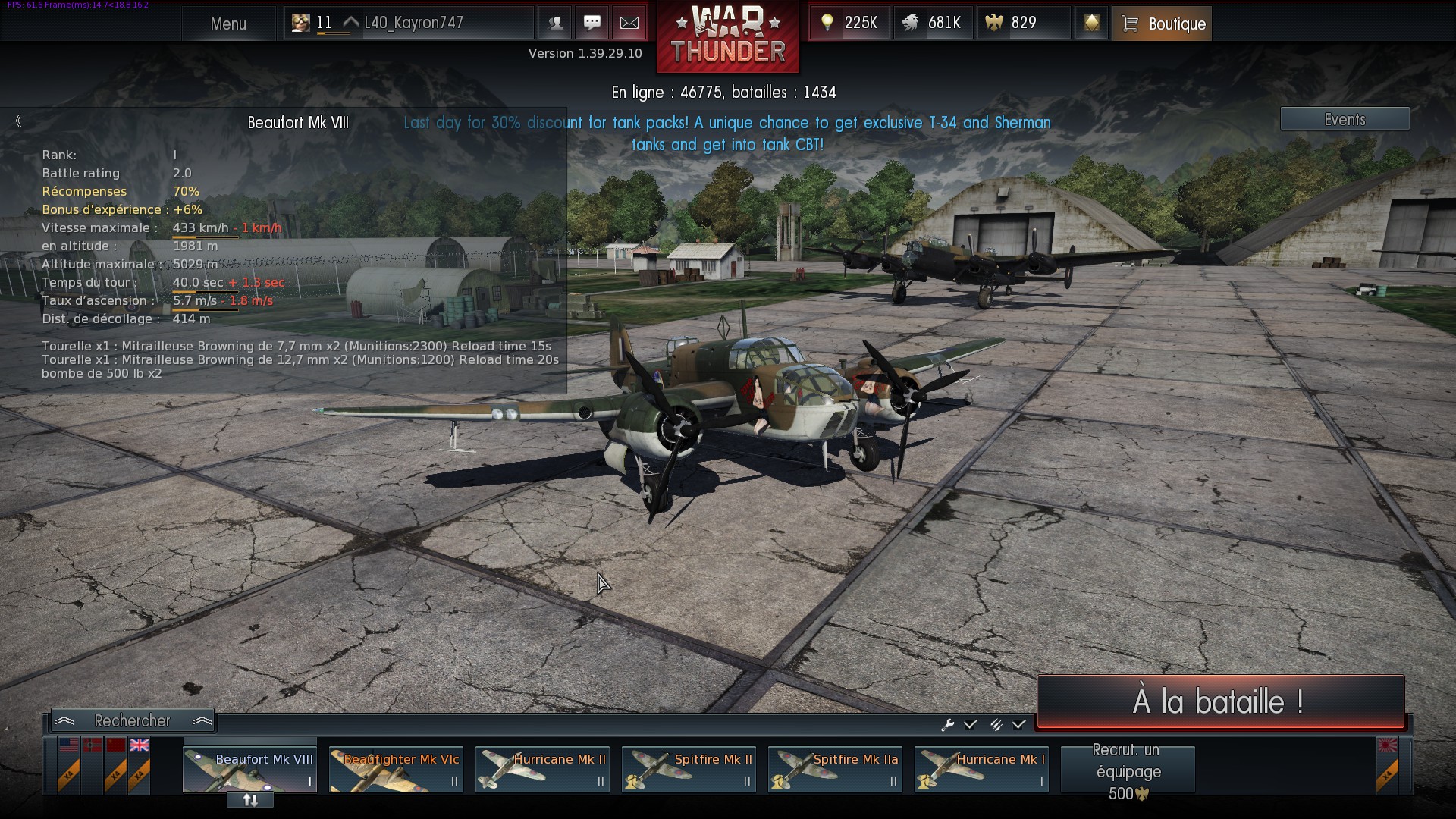Expand the Rechercher research panel
This screenshot has height=819, width=1456.
133,720
